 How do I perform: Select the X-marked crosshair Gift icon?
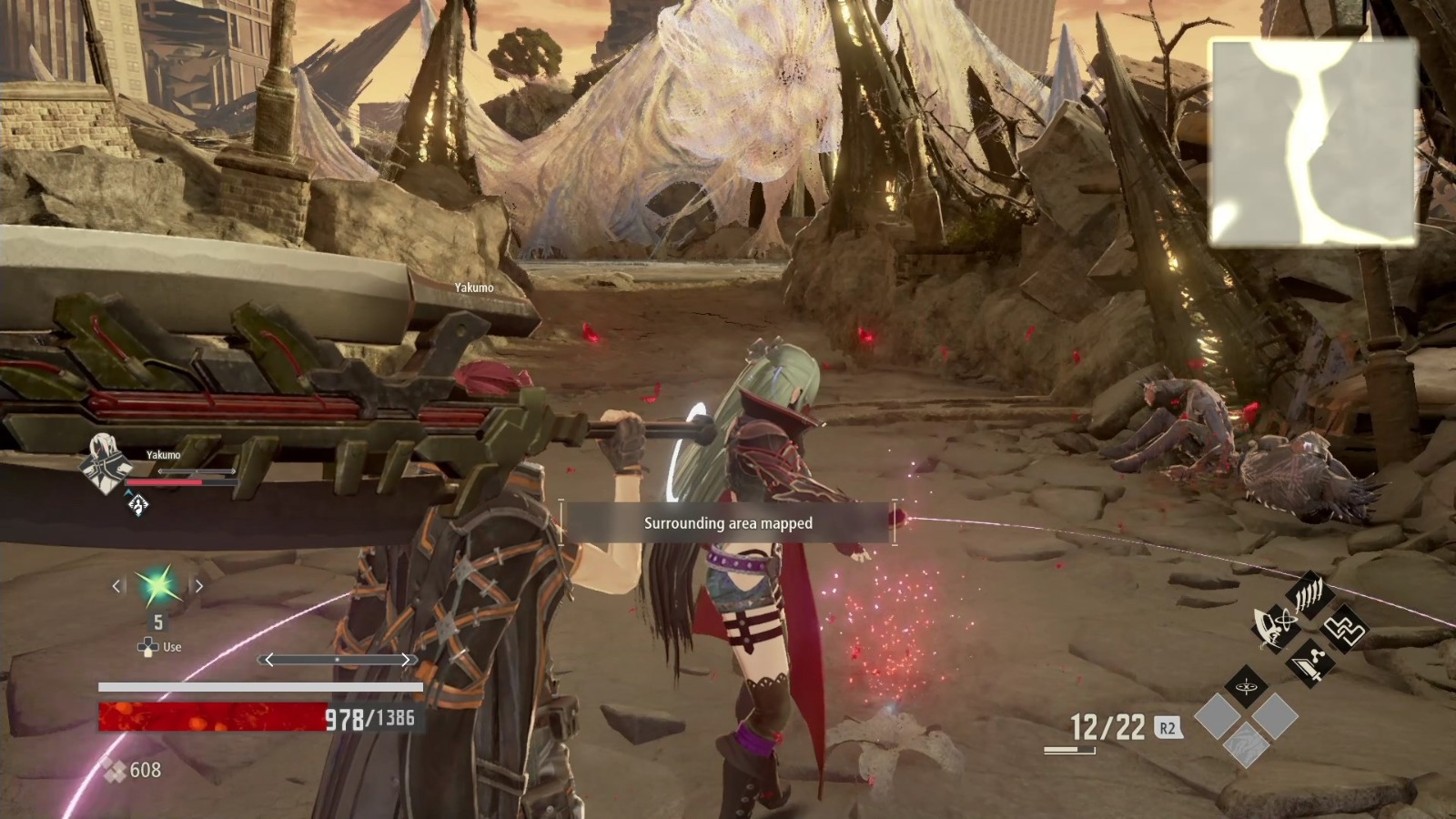[x=1246, y=686]
